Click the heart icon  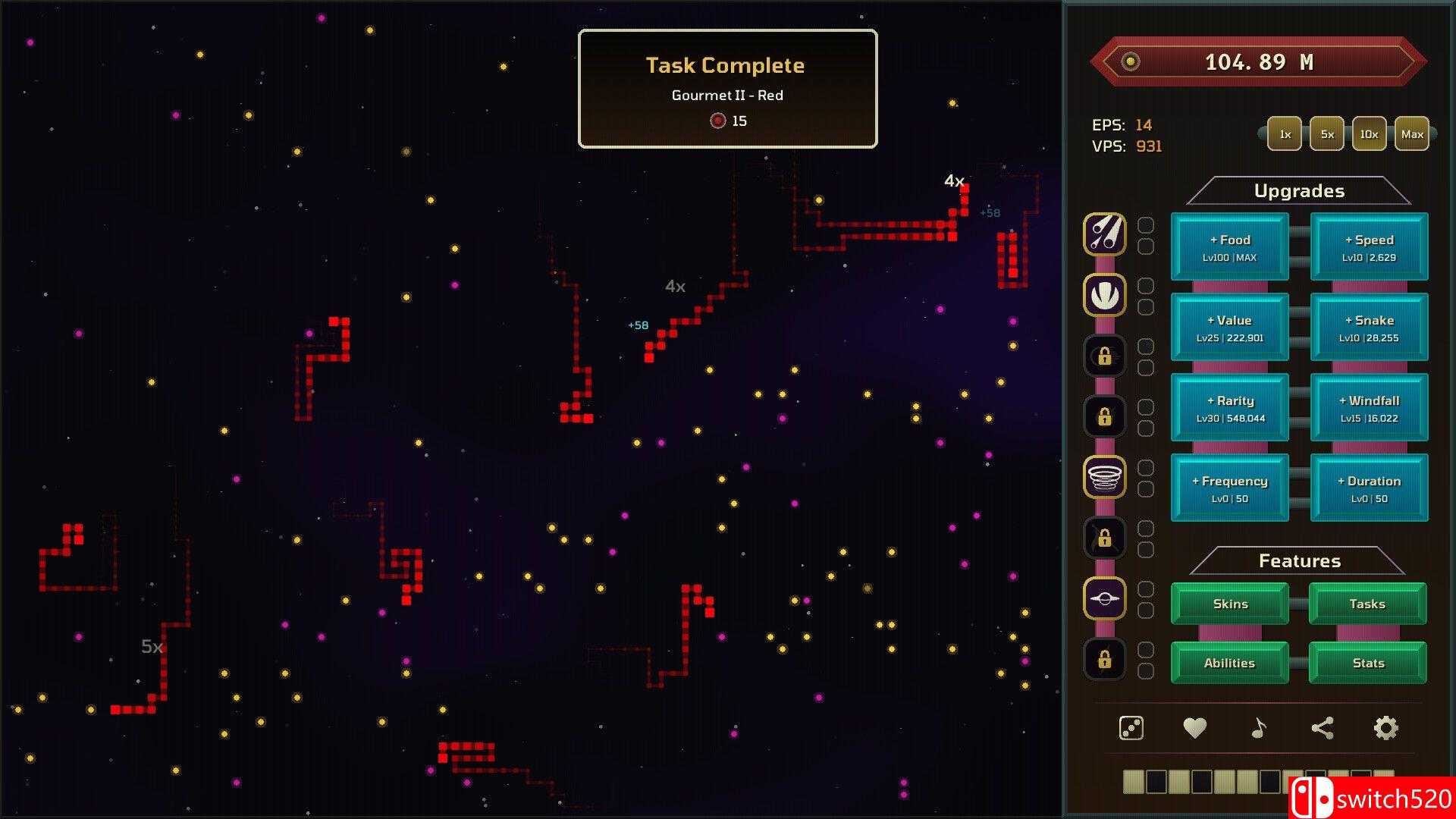pos(1194,728)
